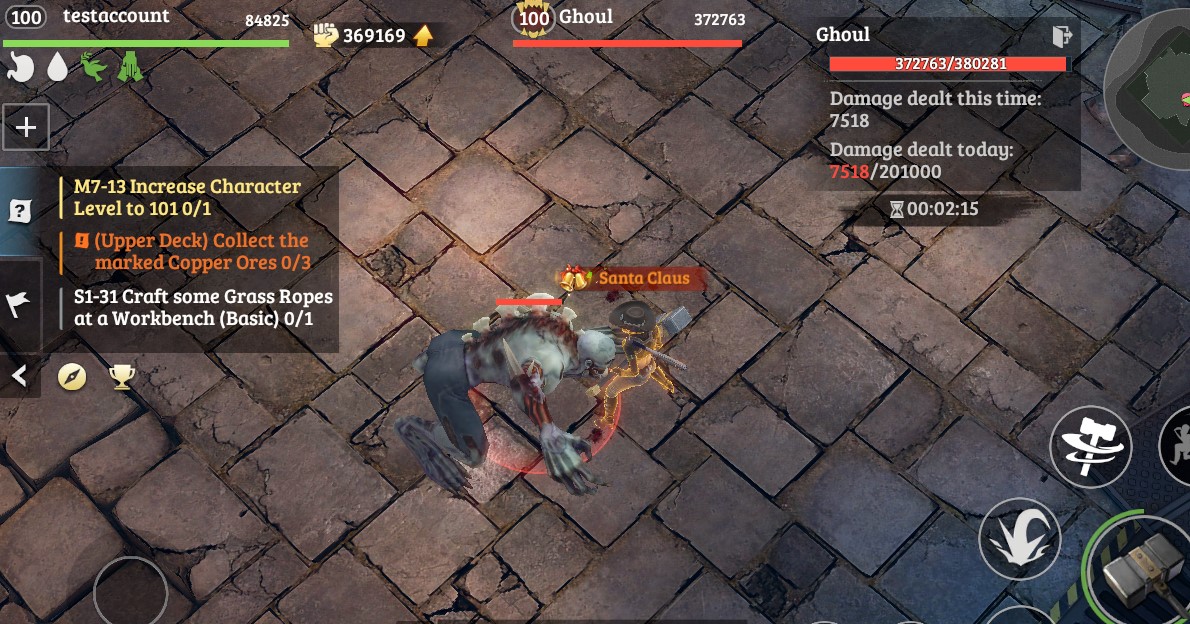Open the quest tab with question mark
This screenshot has width=1190, height=624.
19,211
